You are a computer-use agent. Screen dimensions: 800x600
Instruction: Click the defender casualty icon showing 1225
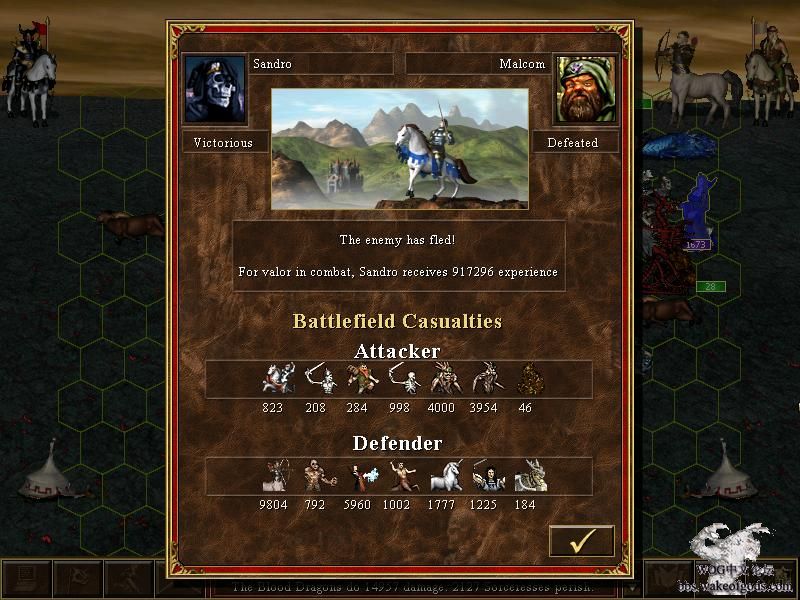tap(485, 476)
